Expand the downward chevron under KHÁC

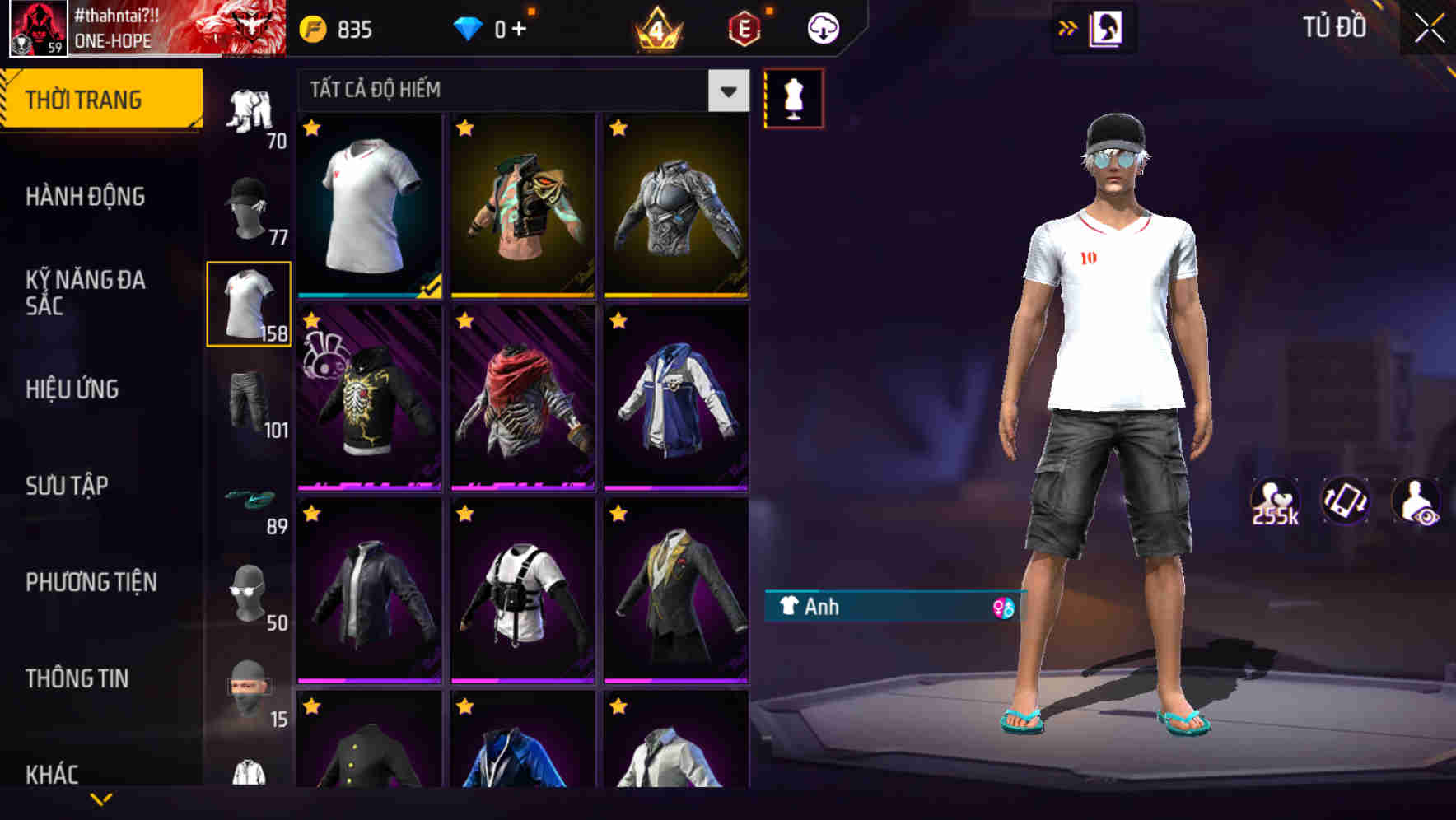pyautogui.click(x=101, y=798)
